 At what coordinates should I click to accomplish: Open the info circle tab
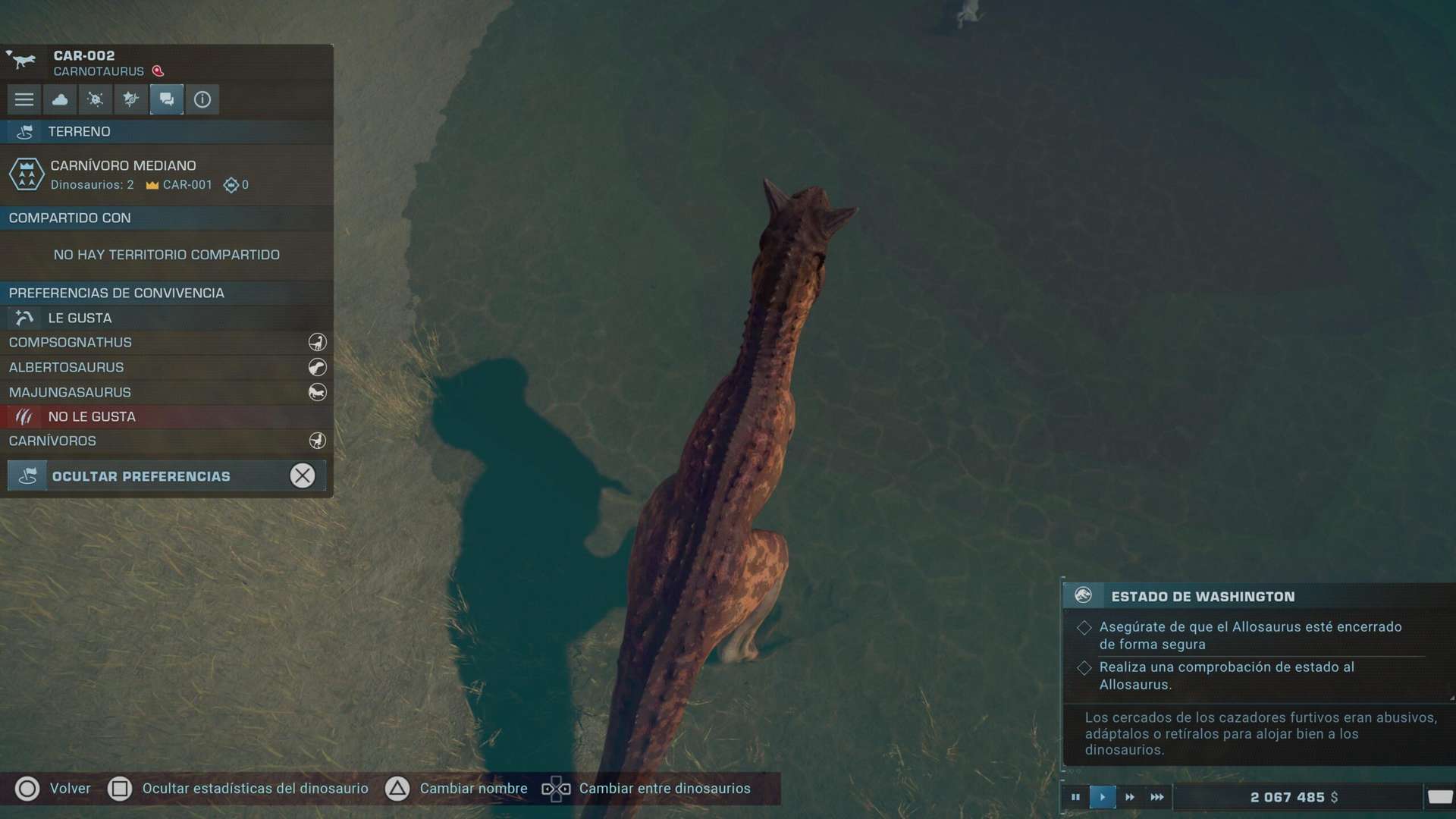[202, 99]
